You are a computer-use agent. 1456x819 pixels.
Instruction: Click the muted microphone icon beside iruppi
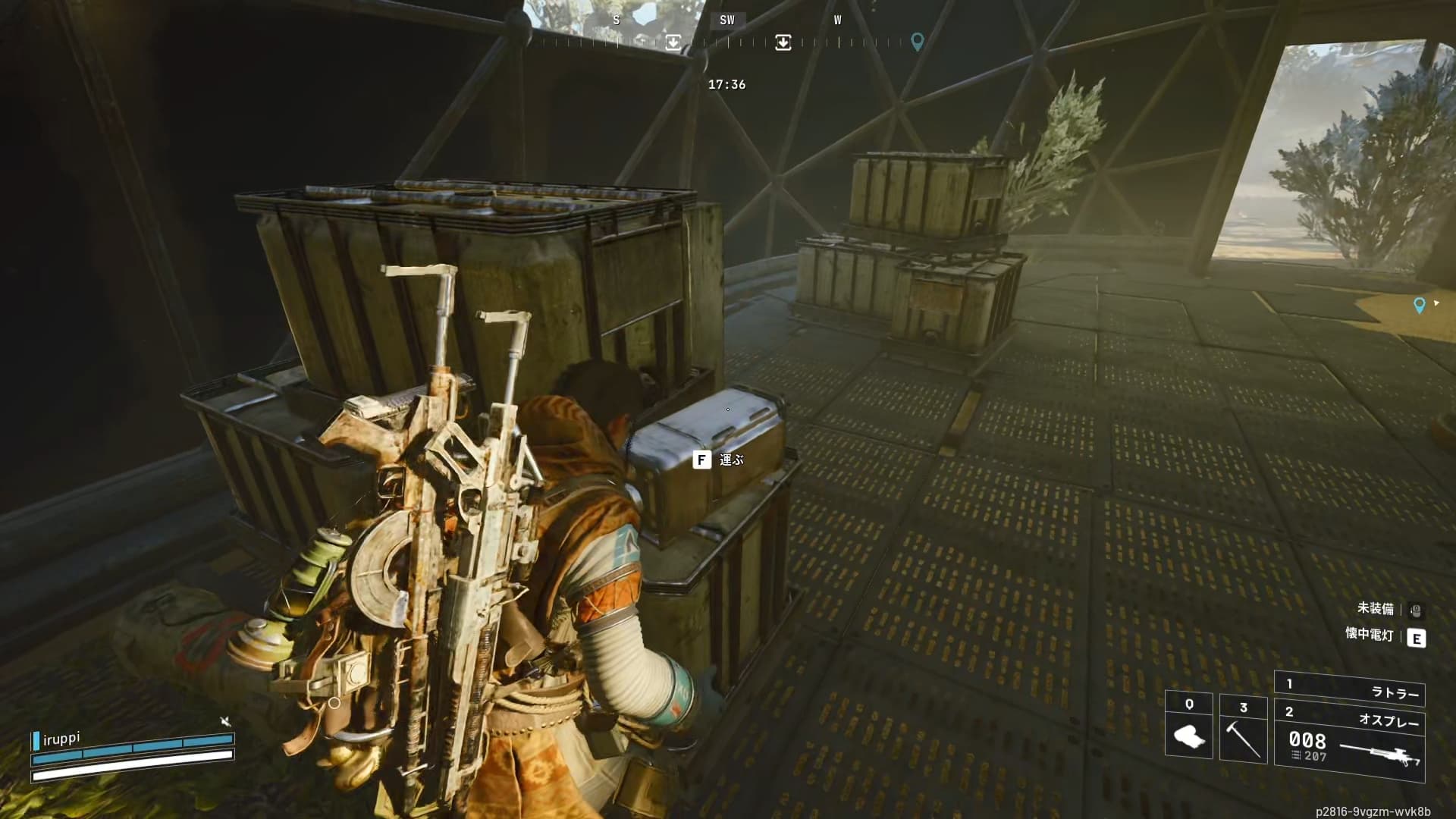[225, 721]
